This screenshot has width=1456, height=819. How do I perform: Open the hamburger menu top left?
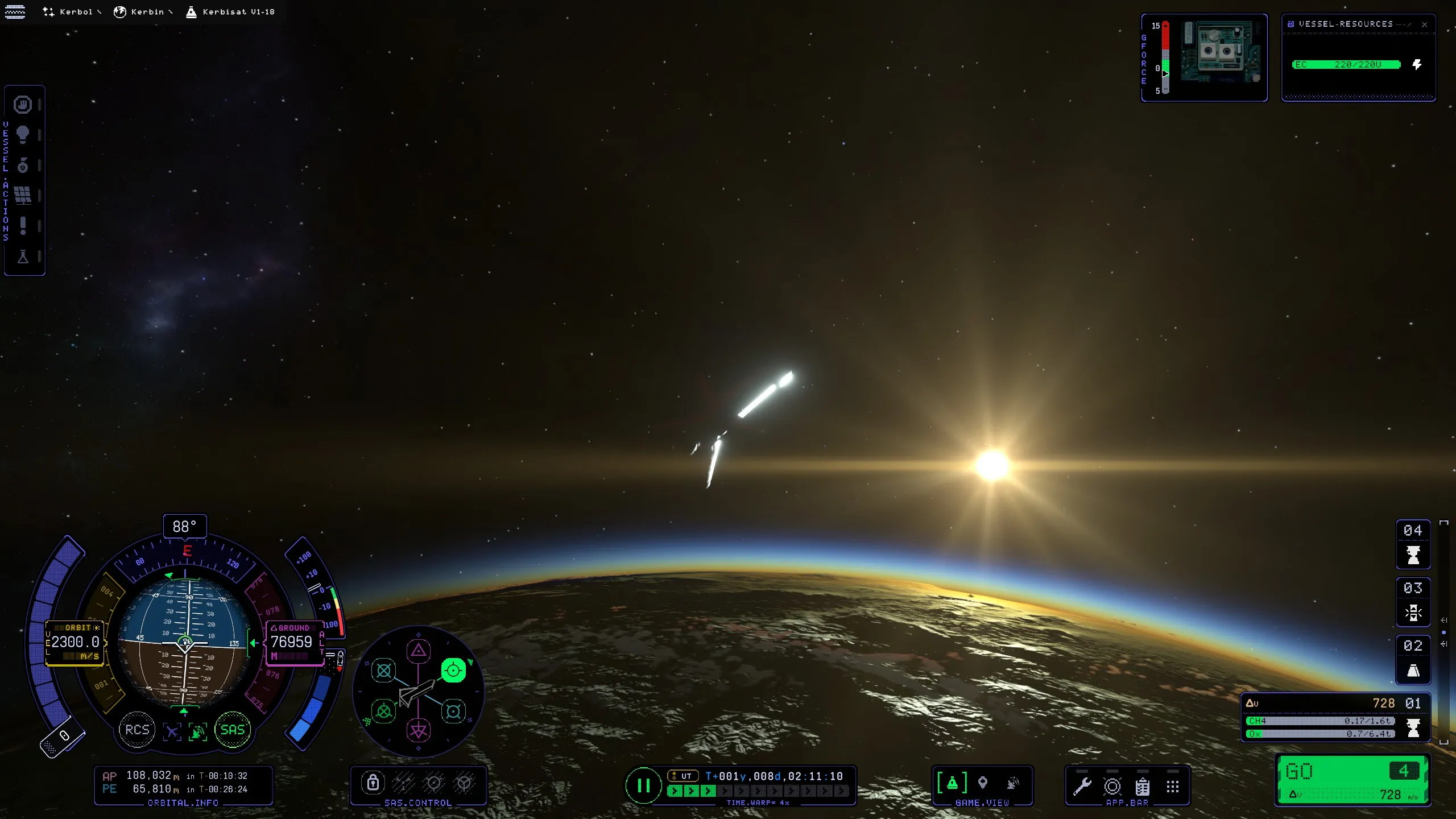pos(15,11)
